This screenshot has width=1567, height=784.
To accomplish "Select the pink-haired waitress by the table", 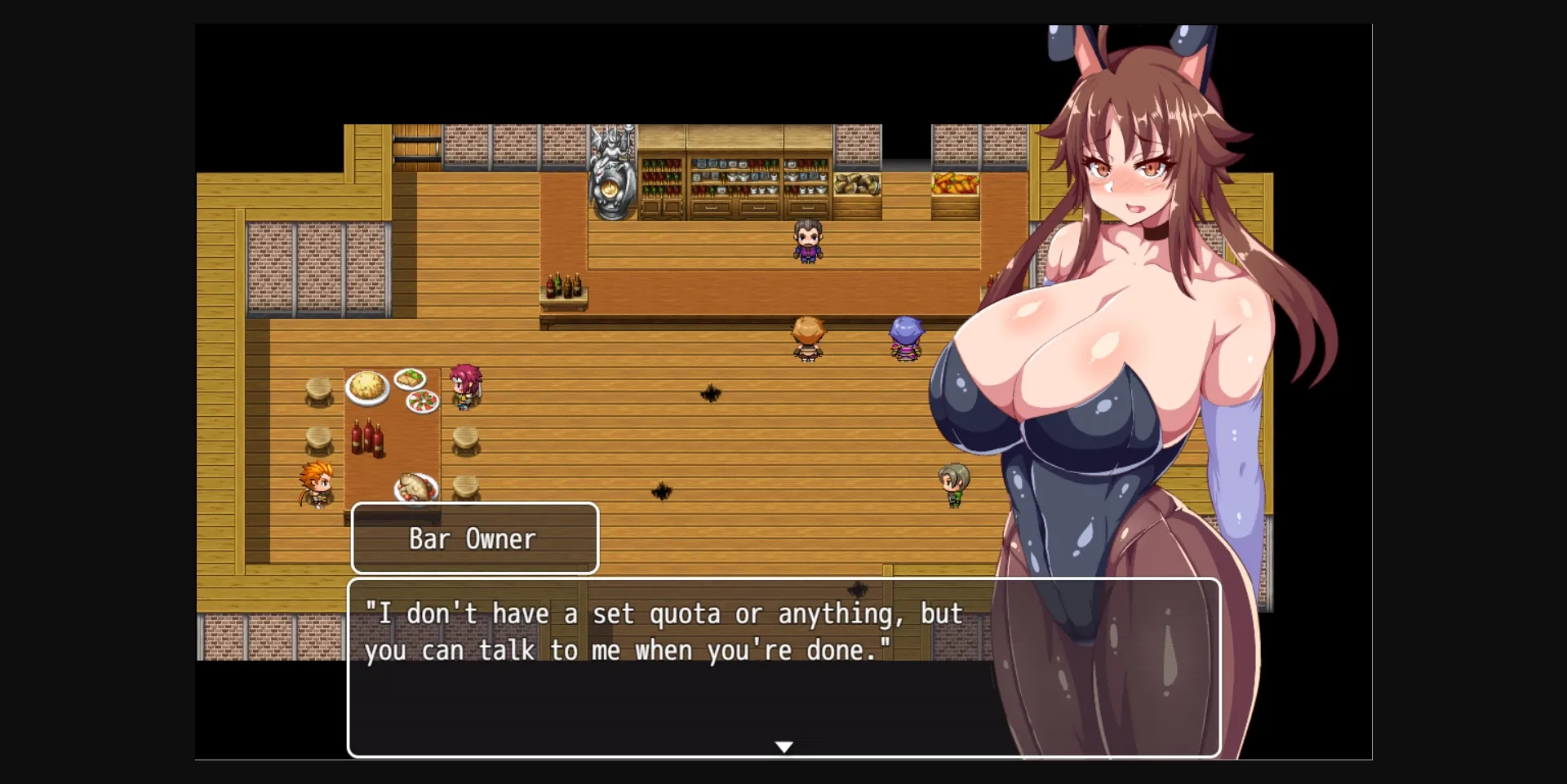I will [465, 385].
